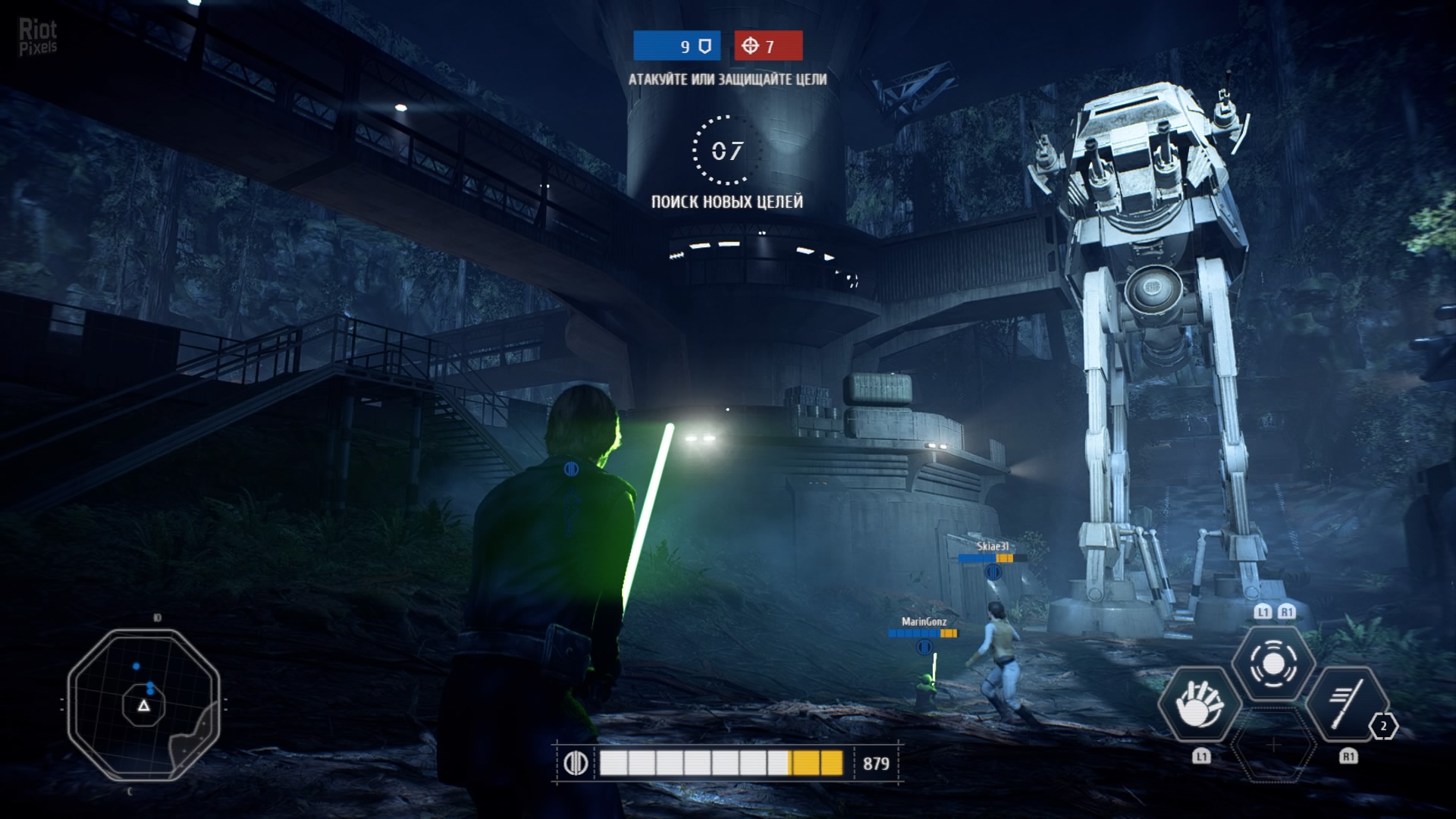1456x819 pixels.
Task: Click the octagonal minimap radar
Action: [143, 704]
